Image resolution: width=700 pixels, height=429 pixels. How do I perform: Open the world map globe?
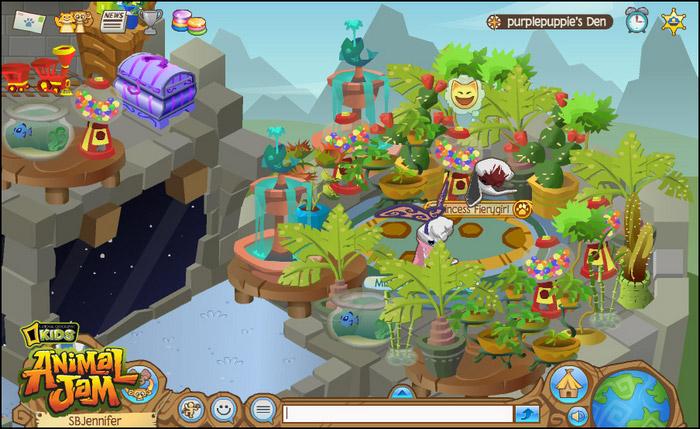point(631,399)
